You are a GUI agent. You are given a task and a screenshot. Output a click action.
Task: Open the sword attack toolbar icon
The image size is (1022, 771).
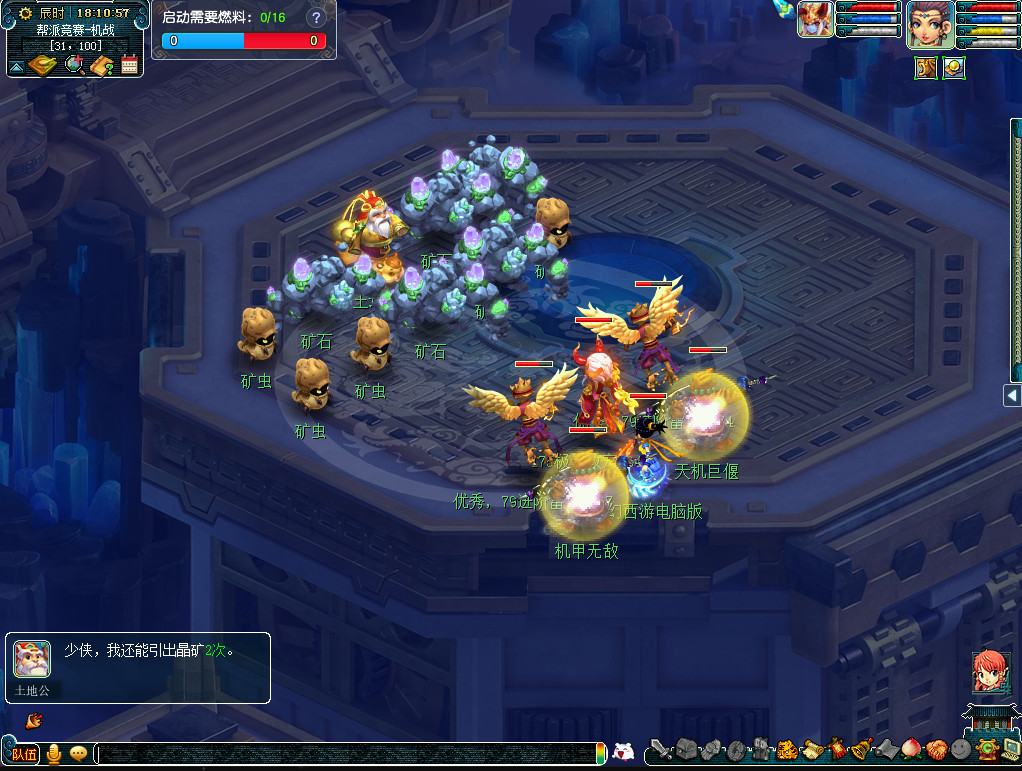tap(661, 749)
